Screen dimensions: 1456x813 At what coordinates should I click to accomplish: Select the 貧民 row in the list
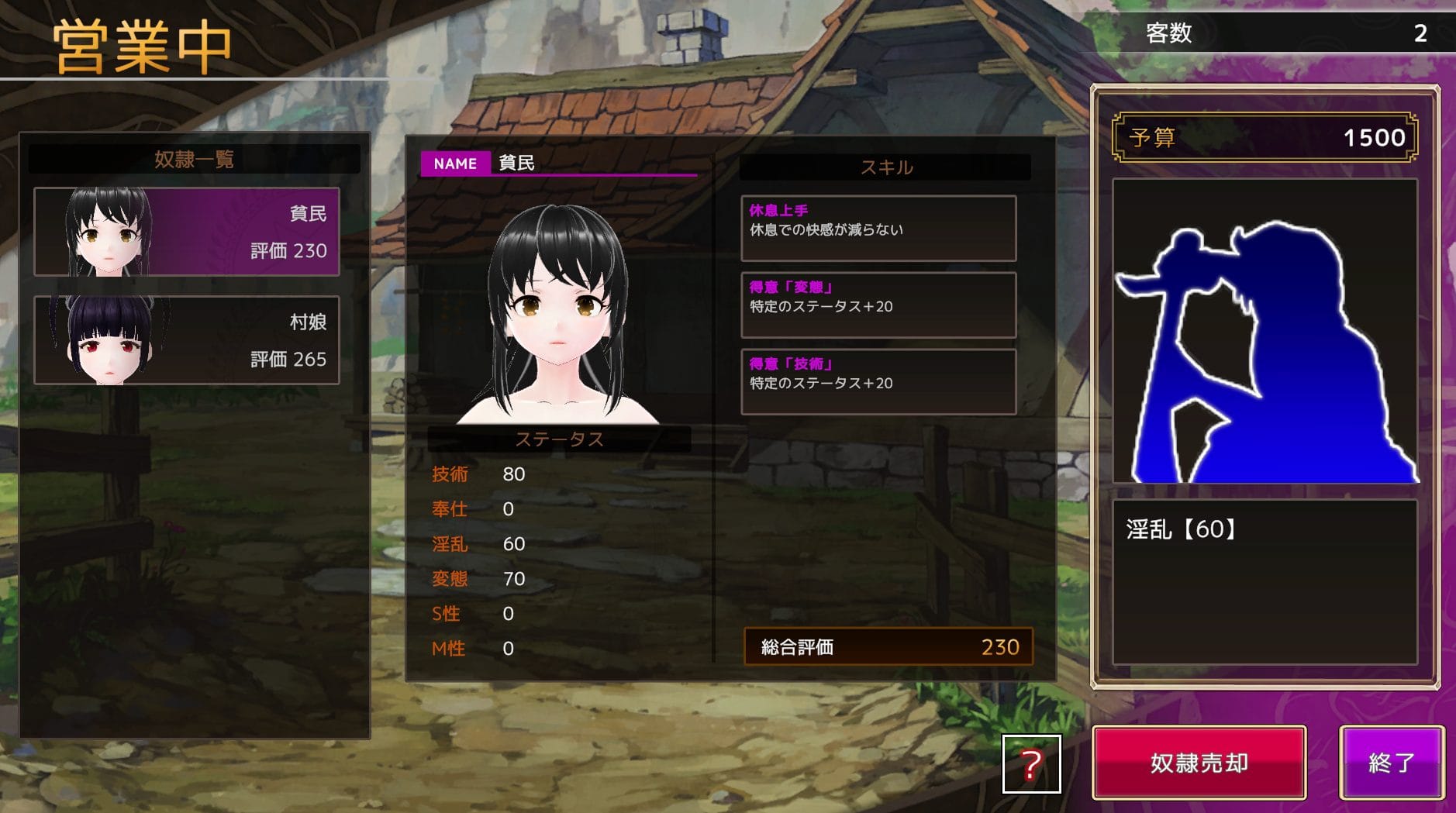pyautogui.click(x=187, y=232)
